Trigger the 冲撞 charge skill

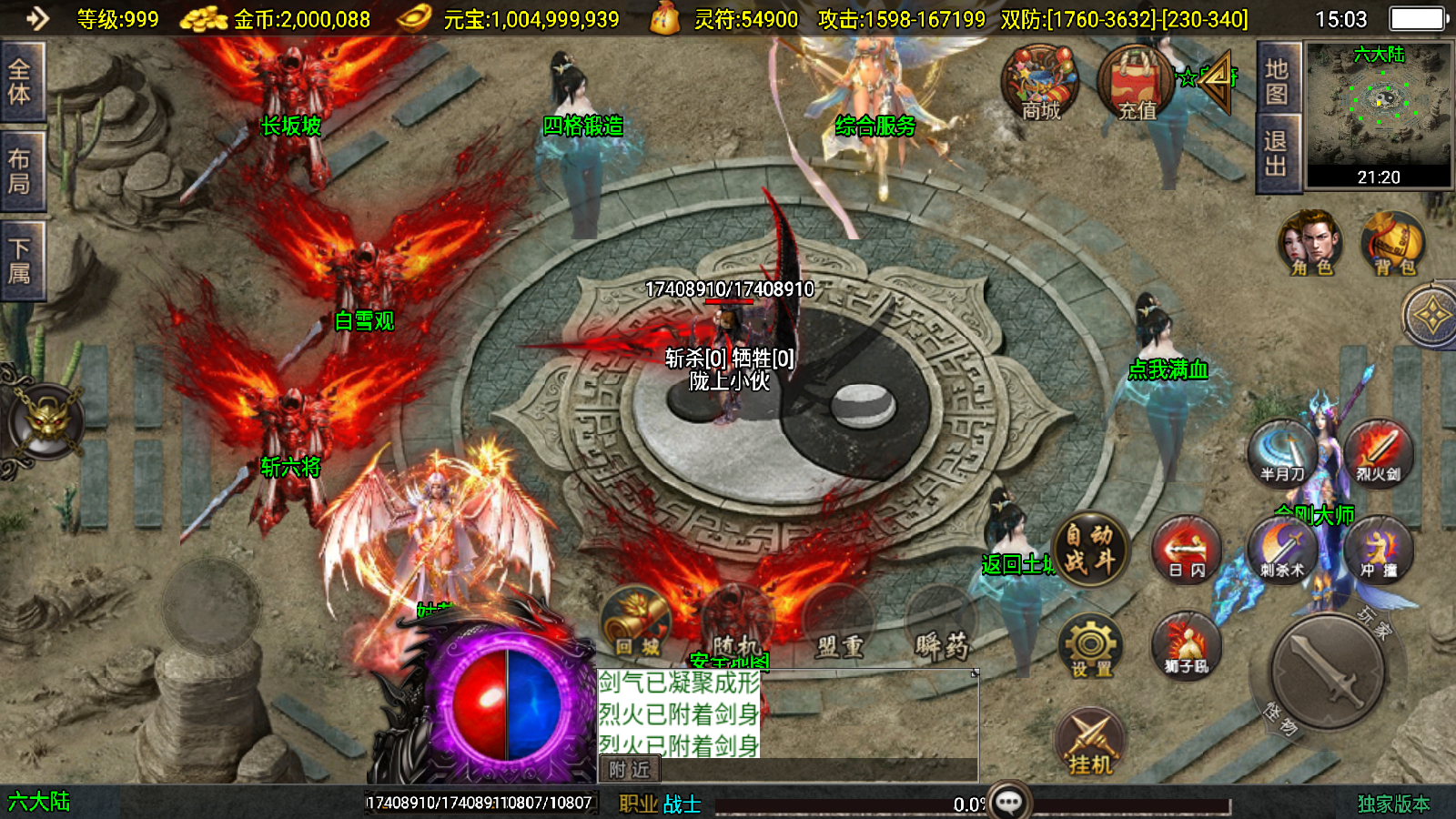[1378, 550]
